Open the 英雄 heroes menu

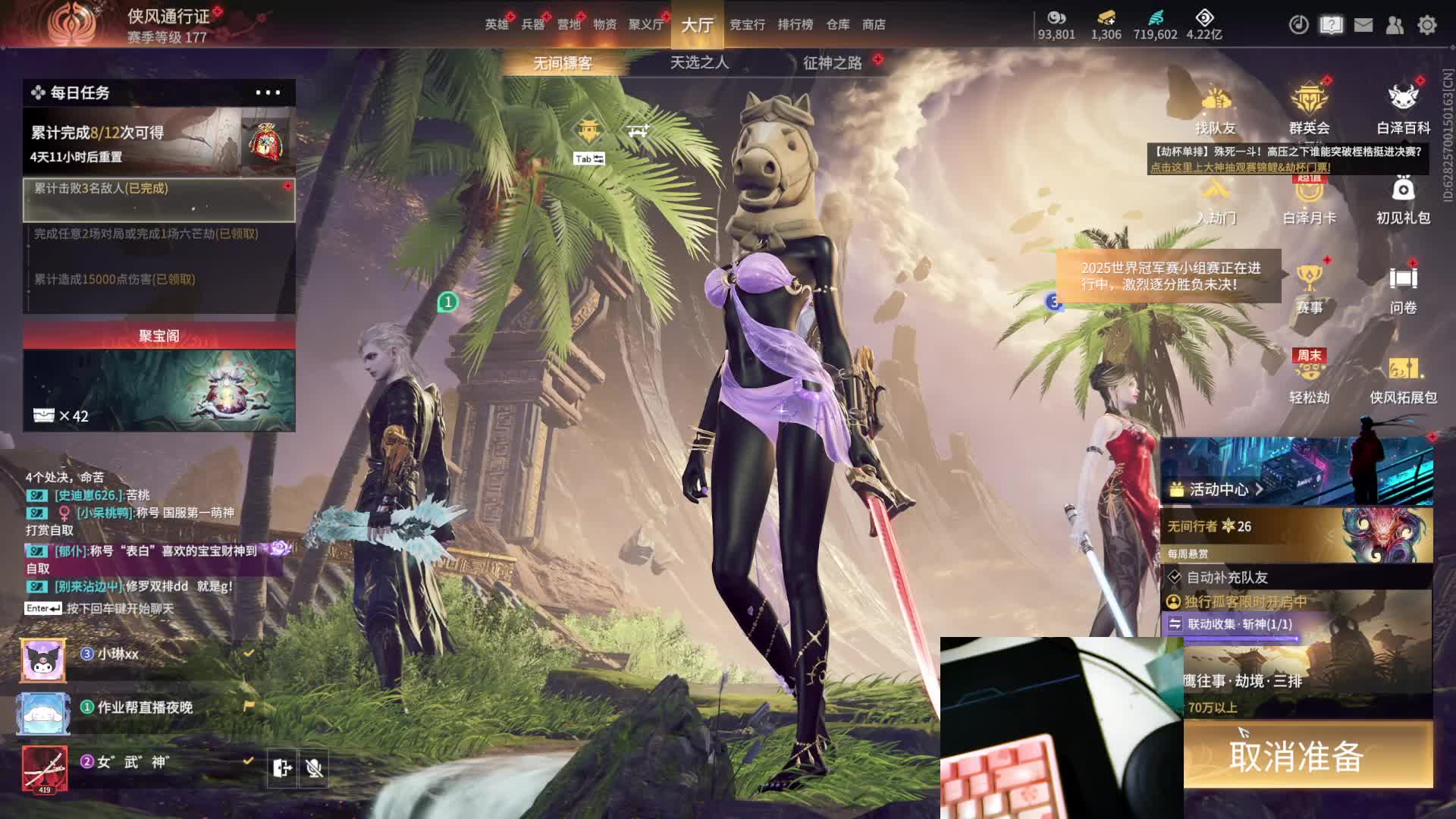tap(497, 24)
